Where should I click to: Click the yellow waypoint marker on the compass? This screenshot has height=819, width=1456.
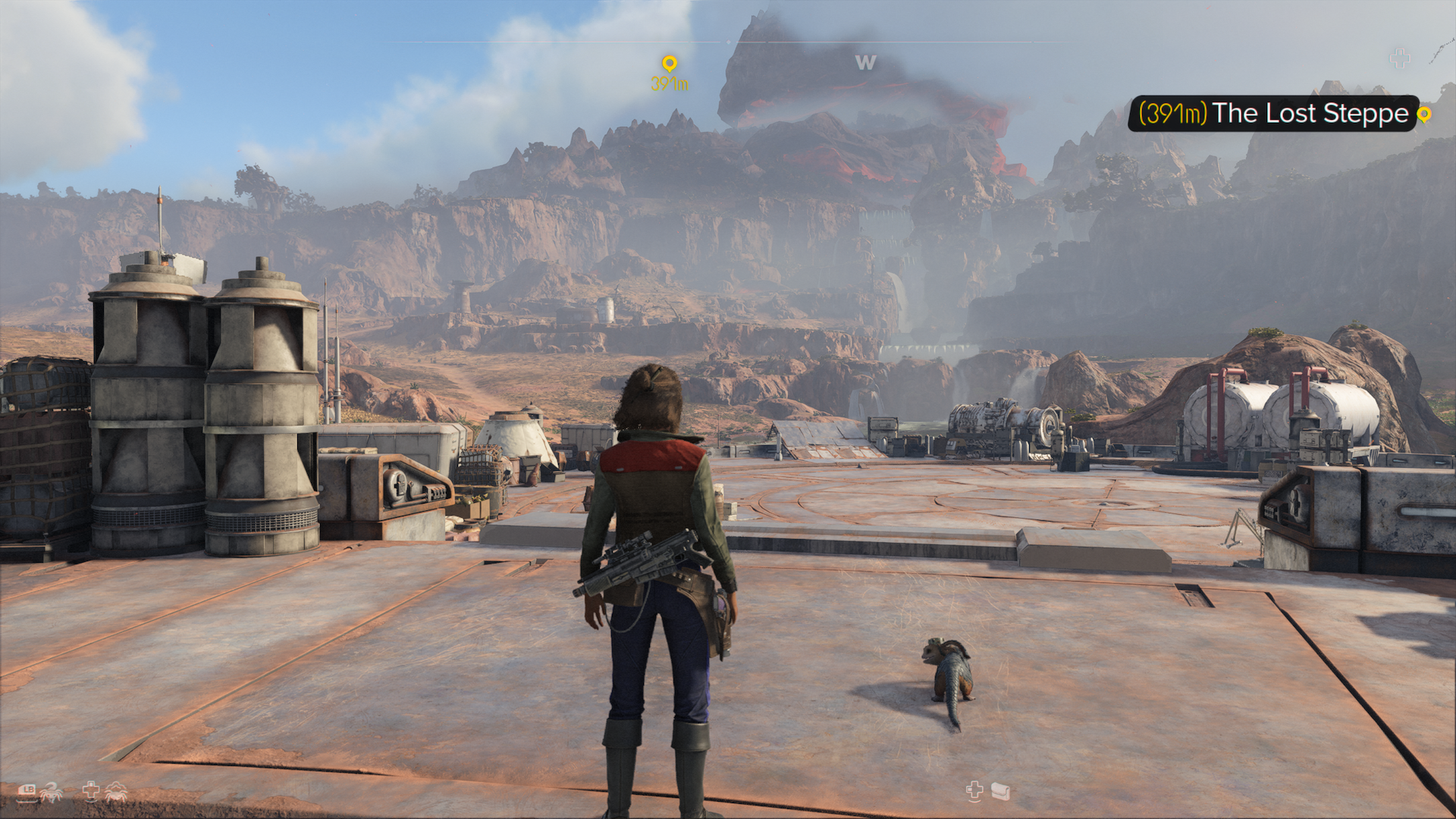669,64
